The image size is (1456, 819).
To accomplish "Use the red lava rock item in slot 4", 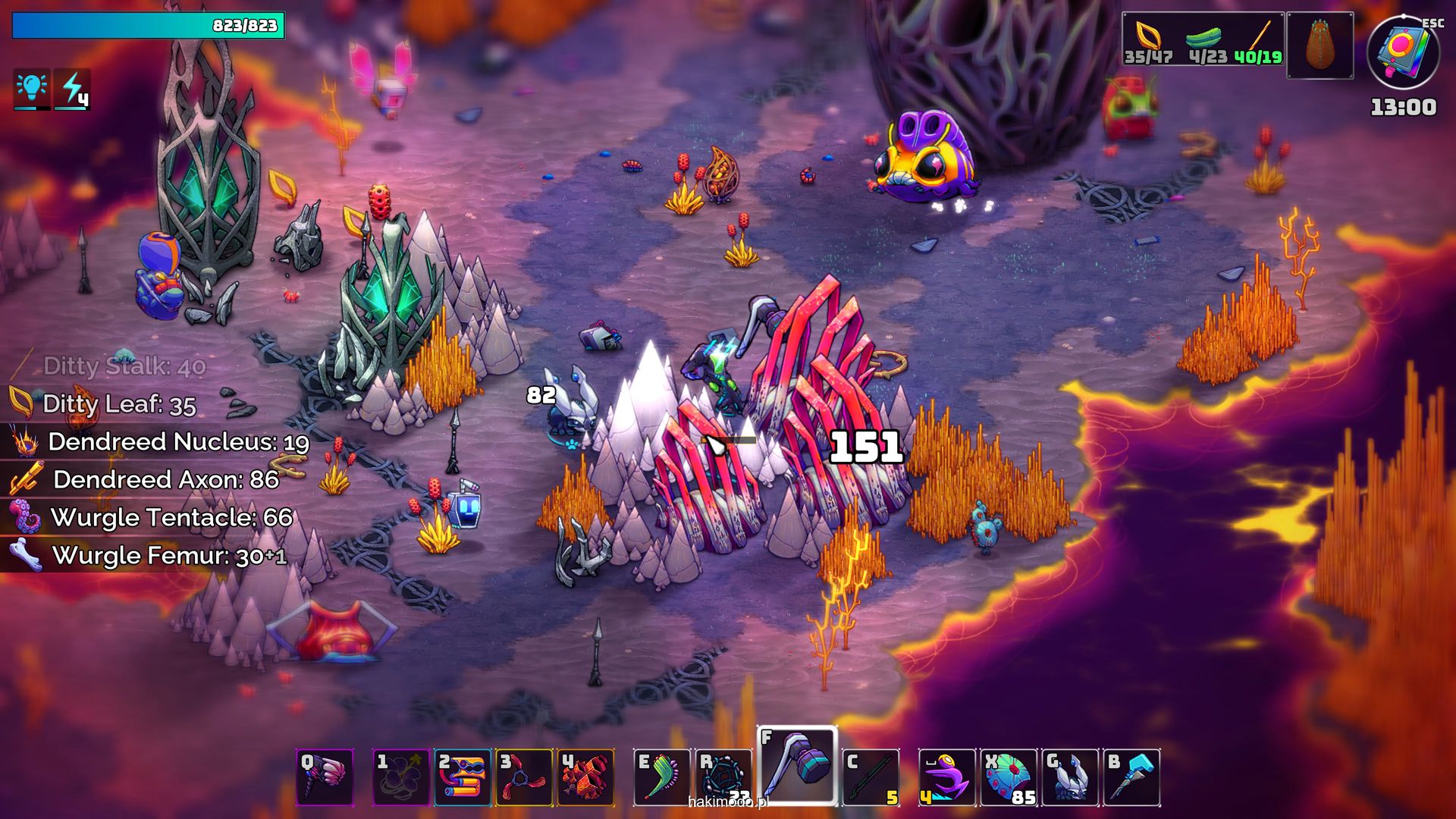I will point(585,777).
